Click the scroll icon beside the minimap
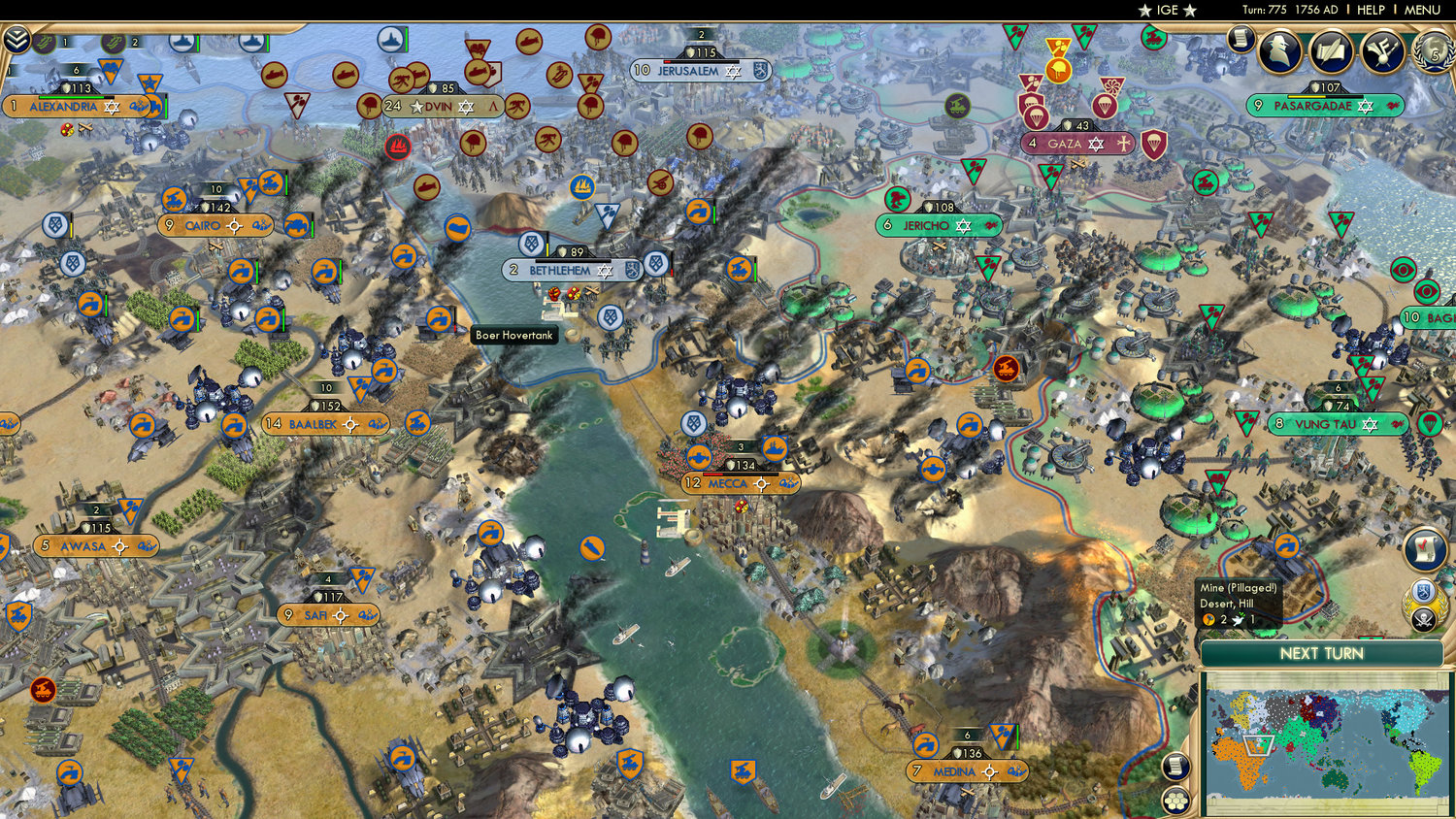Viewport: 1456px width, 819px height. 1176,766
